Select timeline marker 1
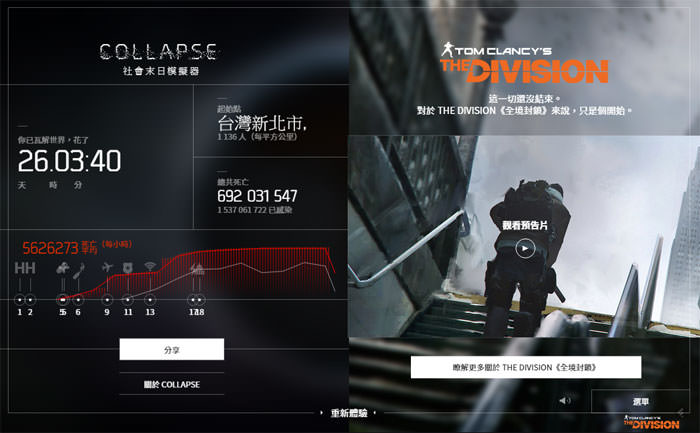 pos(20,299)
